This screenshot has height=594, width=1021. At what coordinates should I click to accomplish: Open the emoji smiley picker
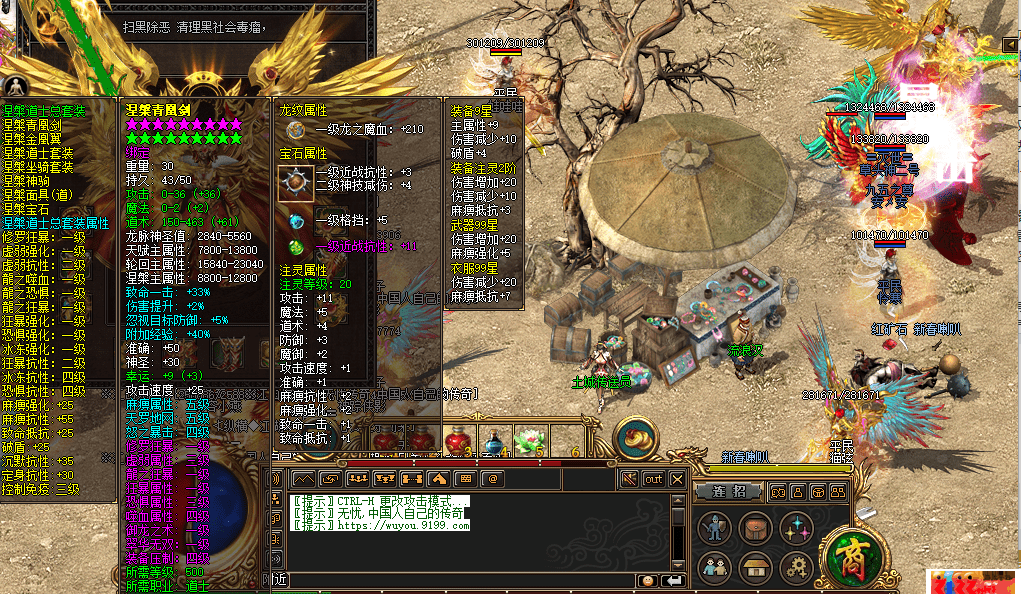(x=648, y=580)
